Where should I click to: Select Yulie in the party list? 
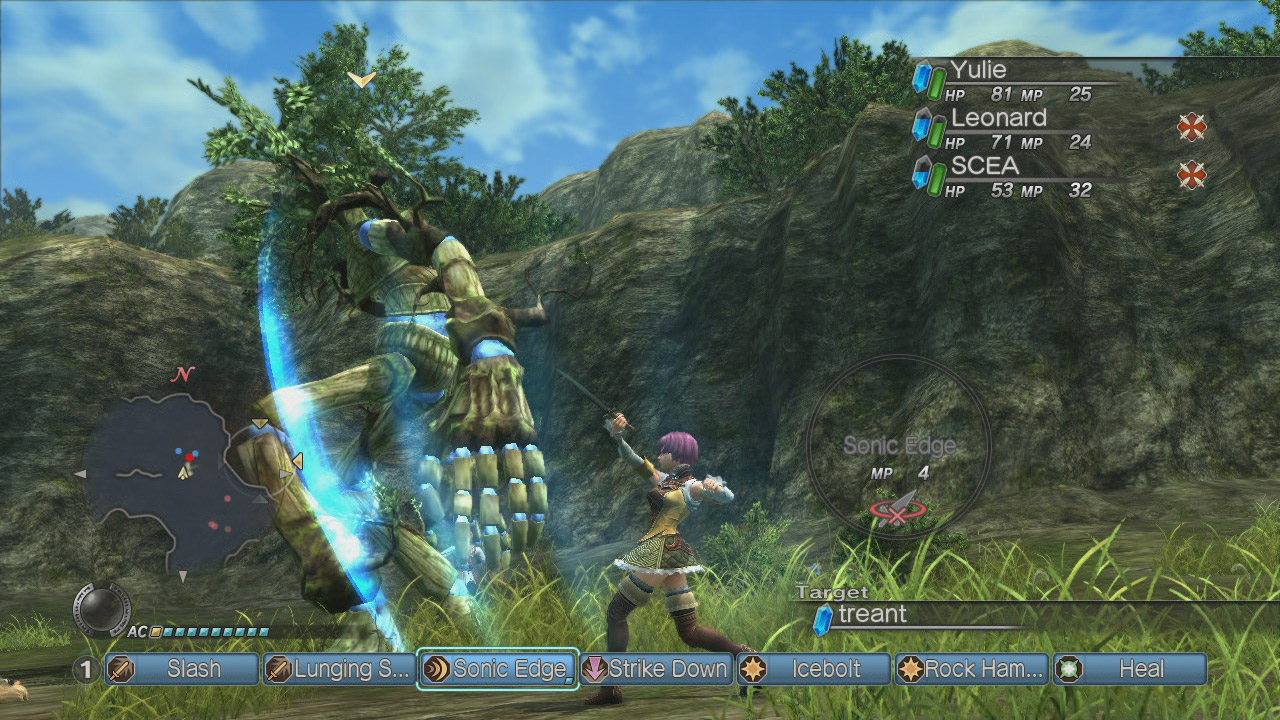1010,80
